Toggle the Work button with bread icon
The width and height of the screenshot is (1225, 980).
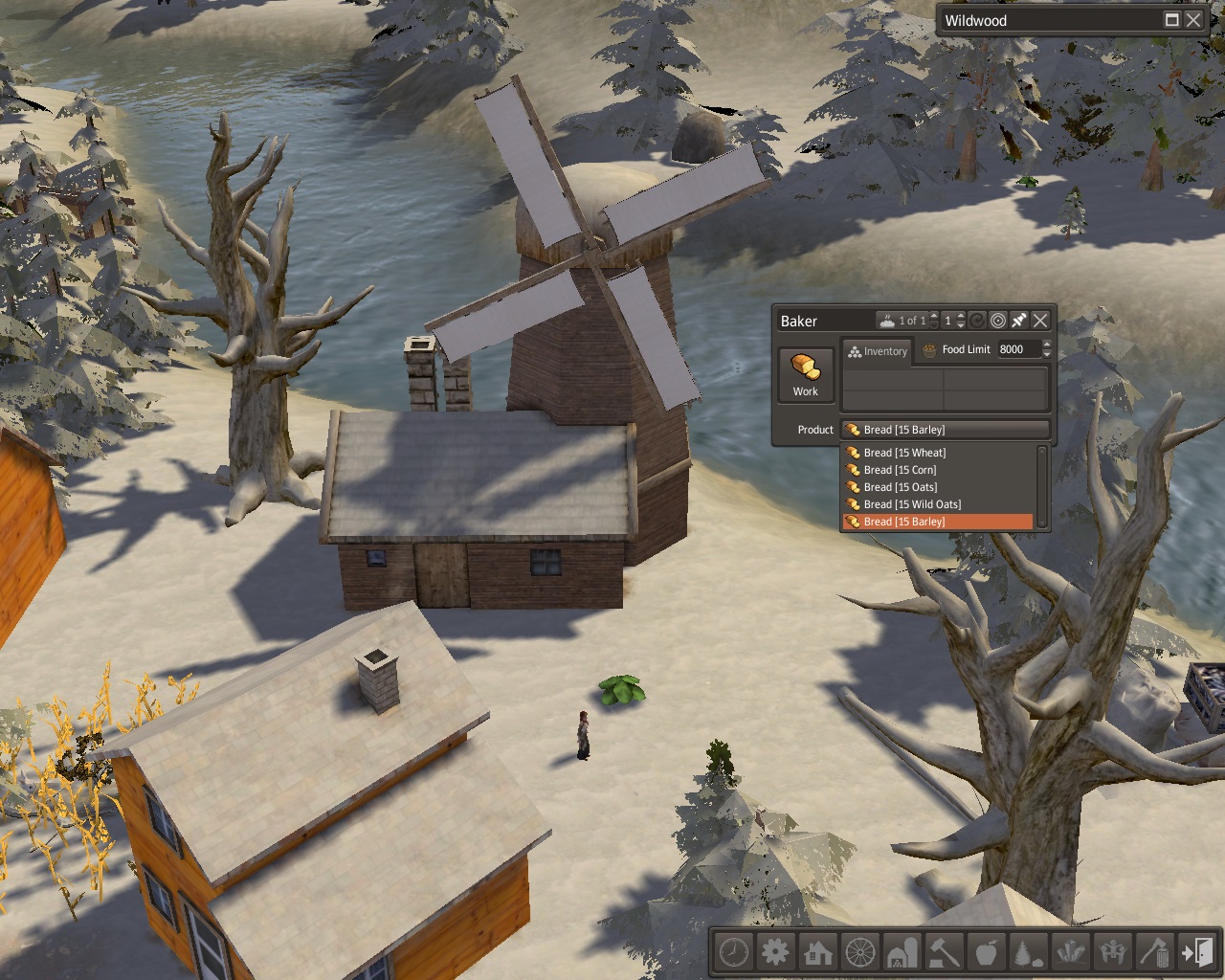click(805, 373)
